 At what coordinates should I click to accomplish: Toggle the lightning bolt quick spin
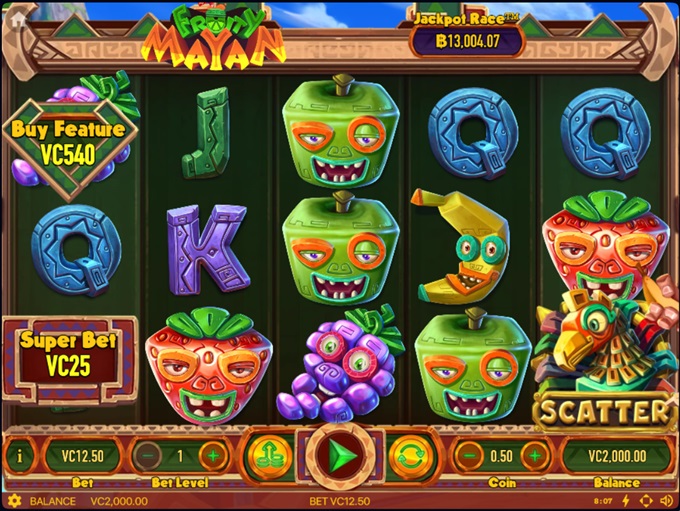coord(626,501)
